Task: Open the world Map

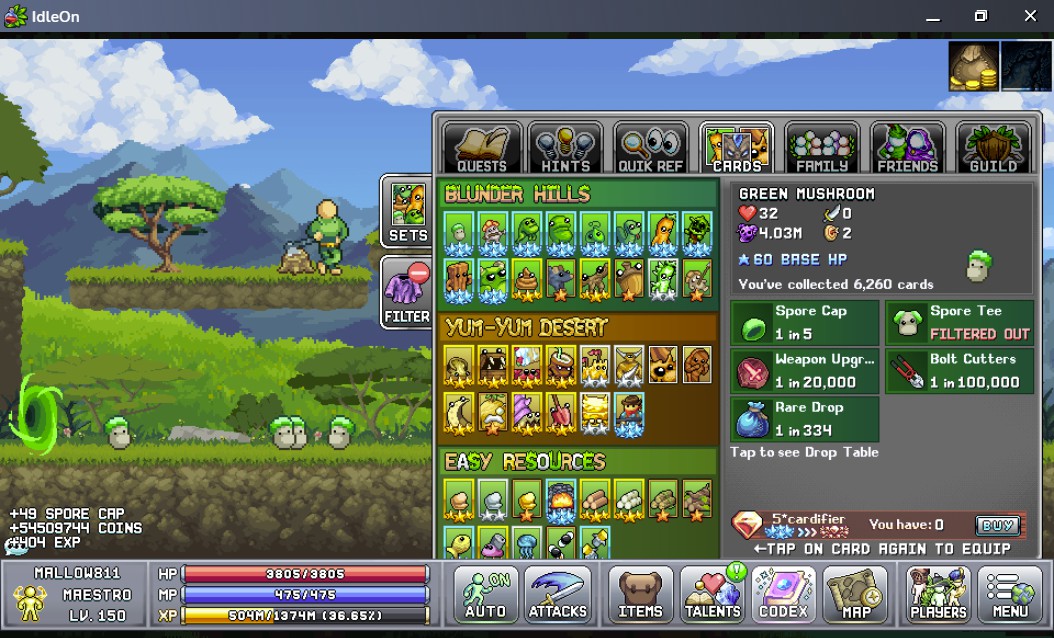Action: [x=856, y=594]
